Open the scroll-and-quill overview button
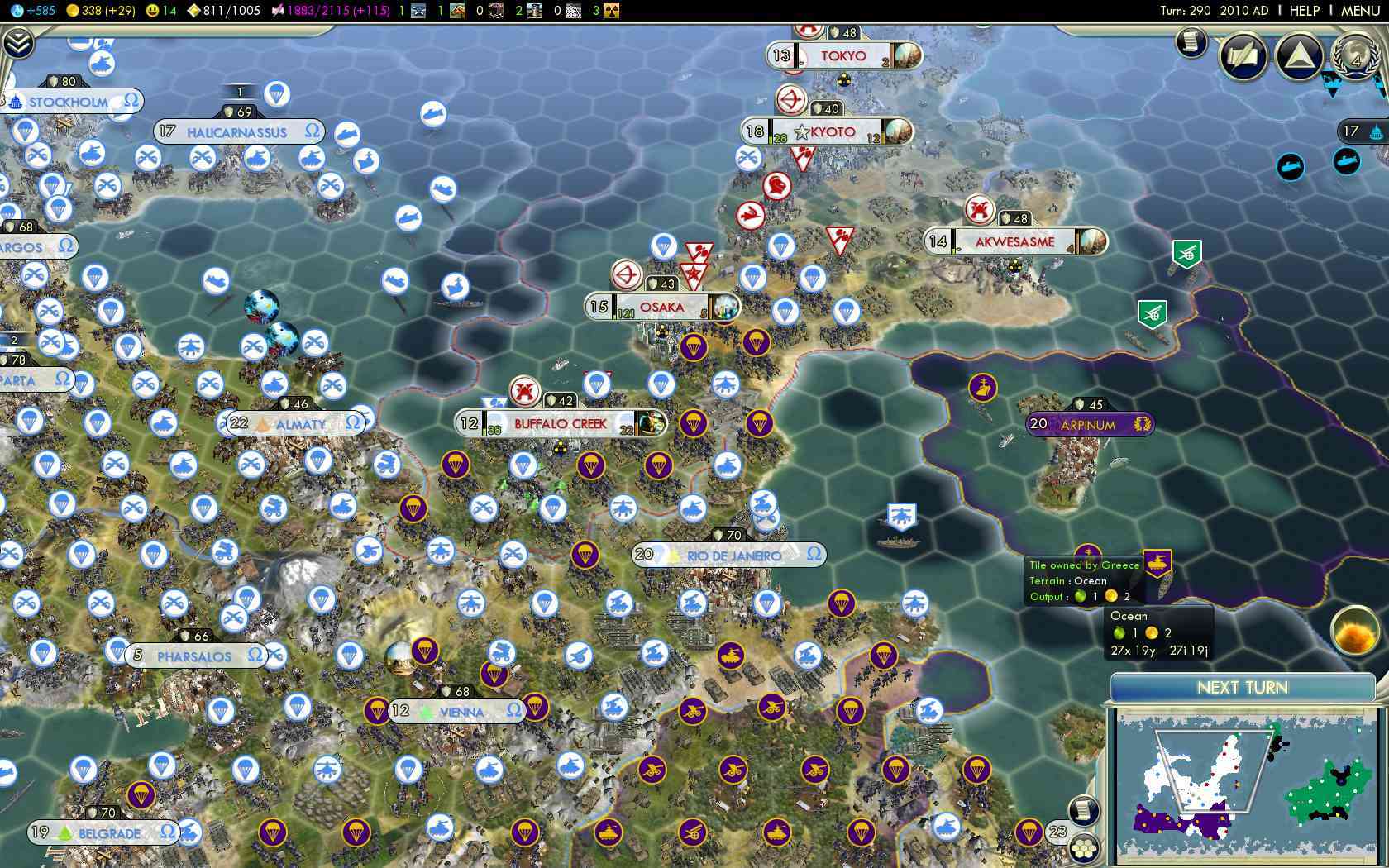The image size is (1389, 868). pos(1243,56)
